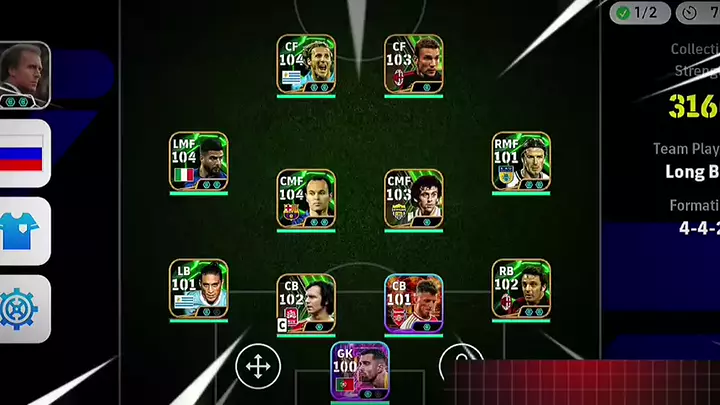Viewport: 720px width, 405px height.
Task: Select the CMF 104 player card
Action: pos(306,198)
